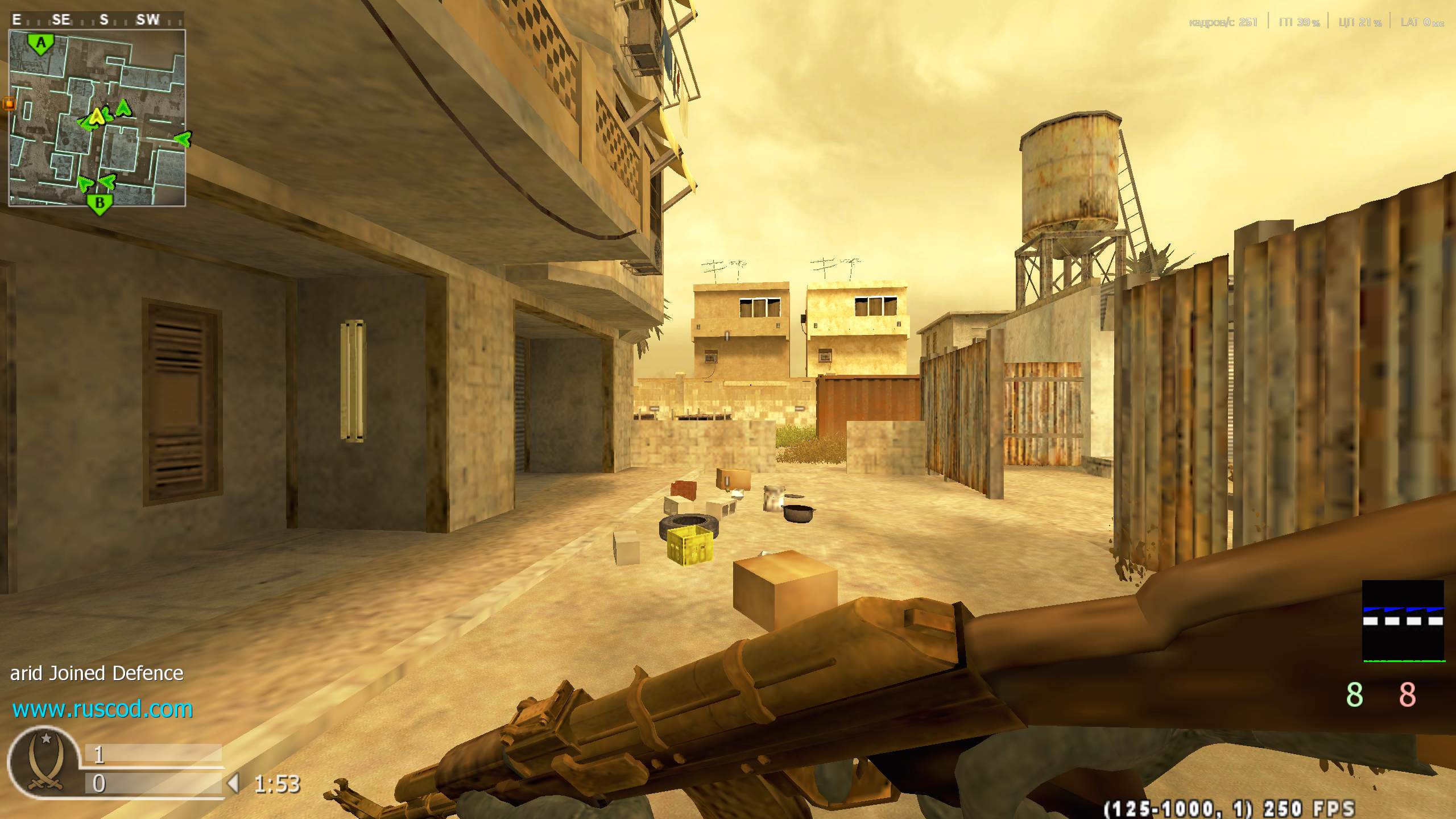Click the lagometer network graph

tap(1403, 621)
